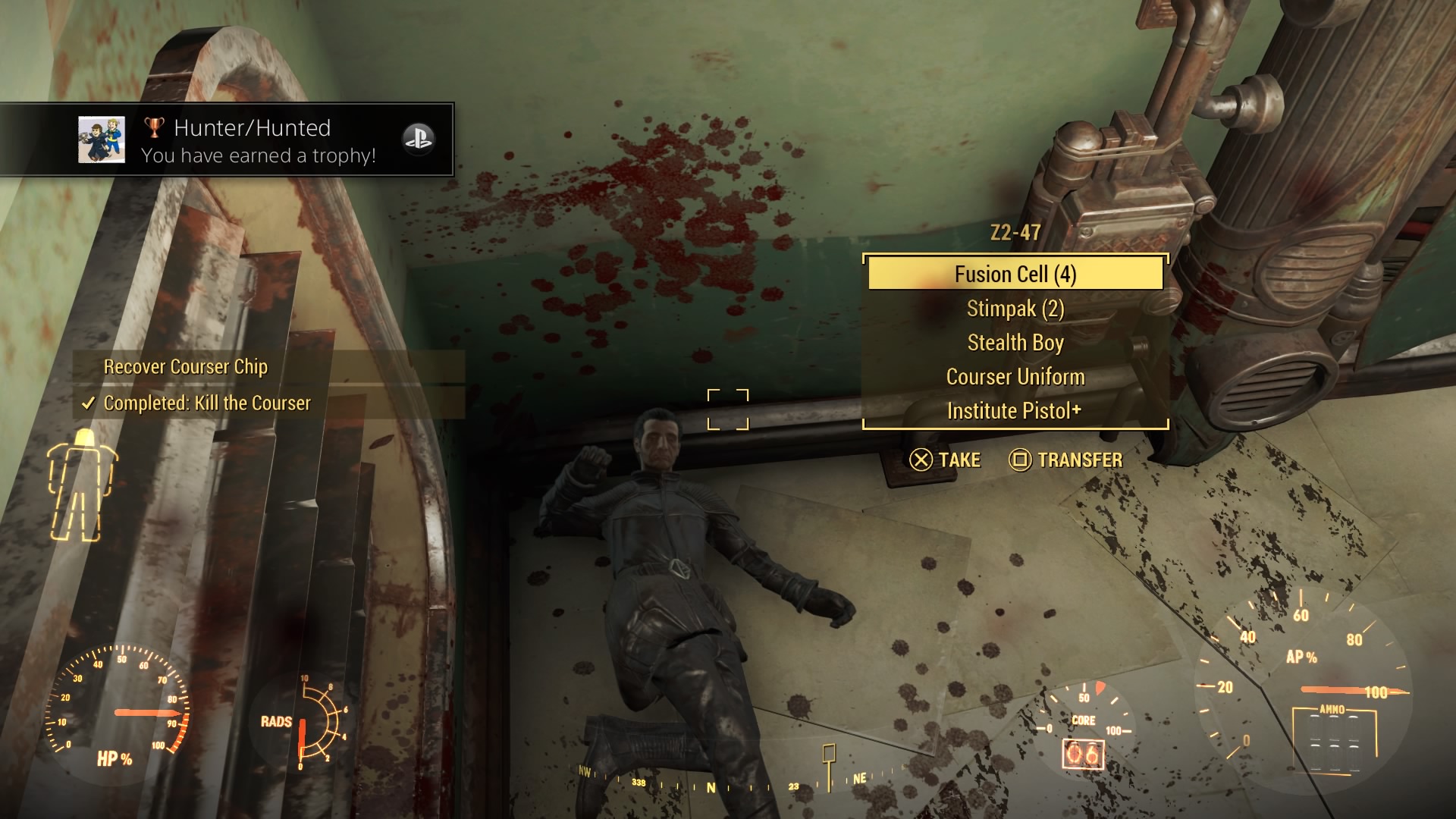Choose the Stimpak (2) loot entry

1015,309
